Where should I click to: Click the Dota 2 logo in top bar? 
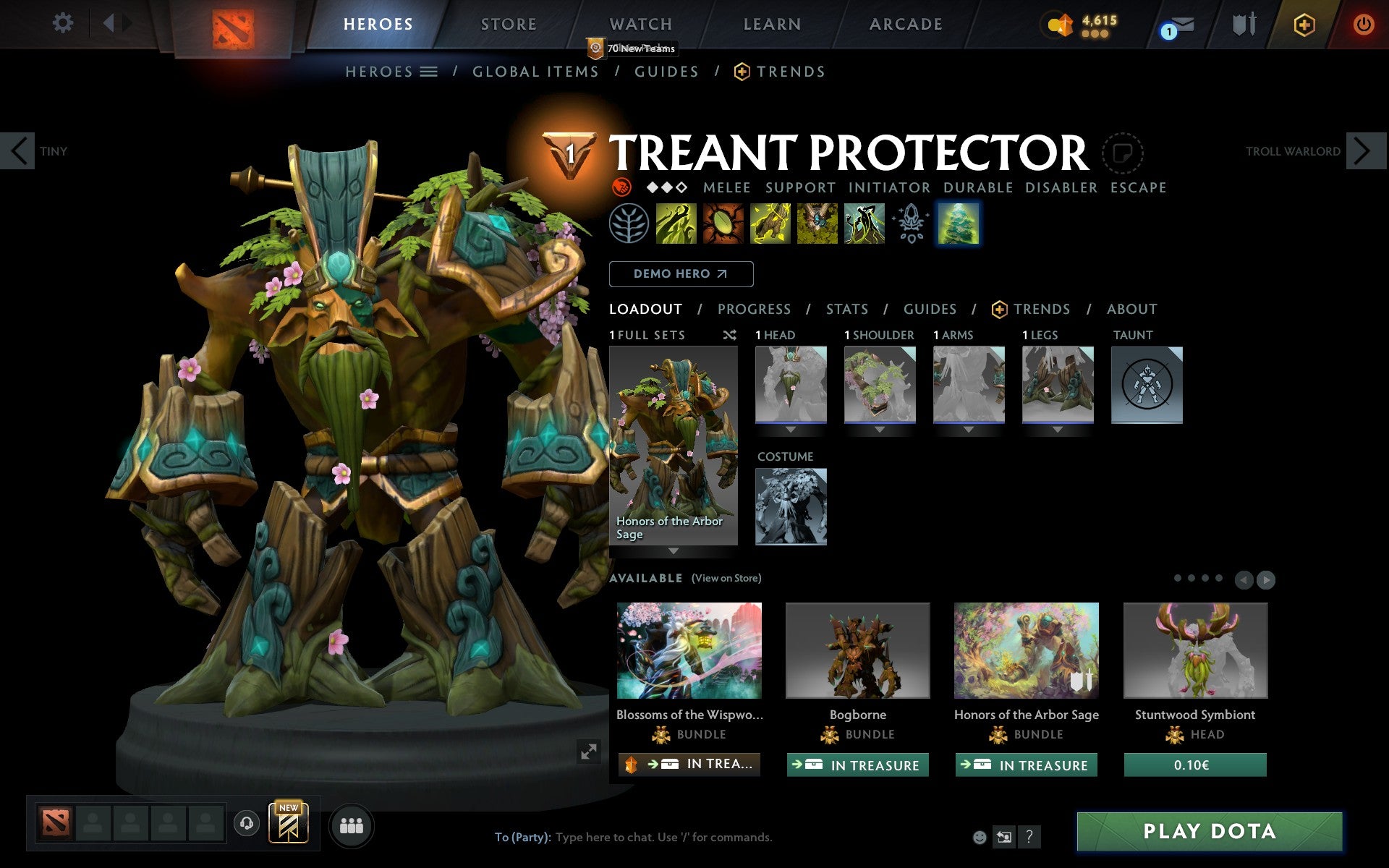(x=234, y=27)
